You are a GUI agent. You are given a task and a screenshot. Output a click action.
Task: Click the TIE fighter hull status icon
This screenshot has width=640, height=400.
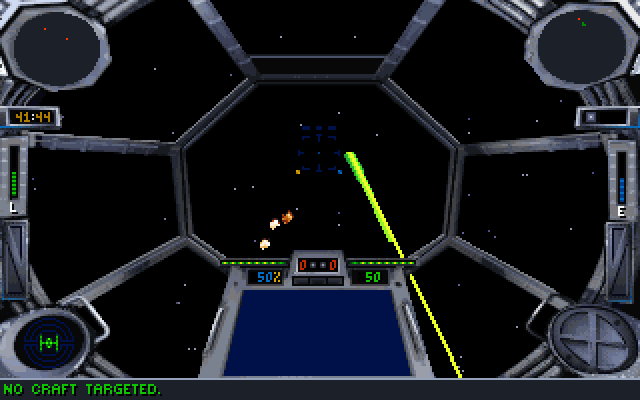(x=48, y=342)
